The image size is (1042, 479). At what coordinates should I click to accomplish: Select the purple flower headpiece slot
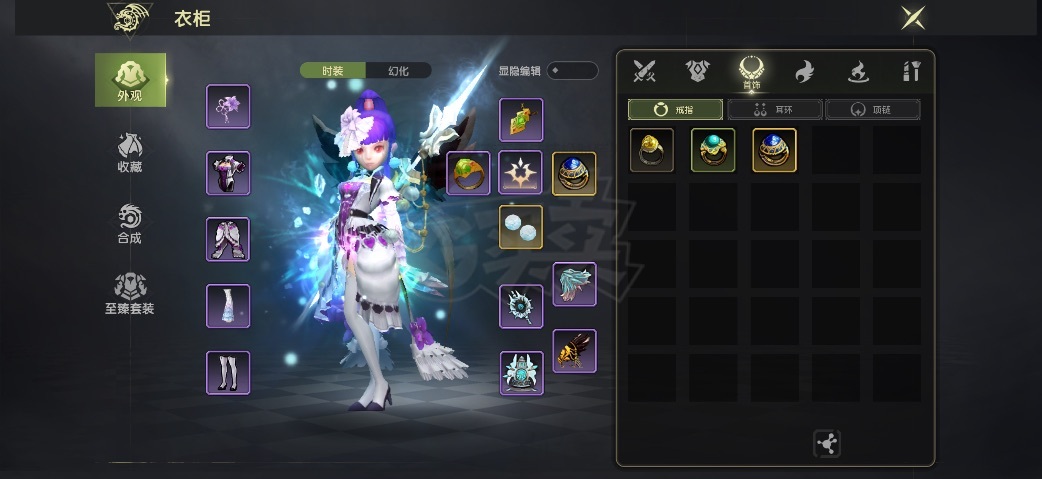[228, 107]
